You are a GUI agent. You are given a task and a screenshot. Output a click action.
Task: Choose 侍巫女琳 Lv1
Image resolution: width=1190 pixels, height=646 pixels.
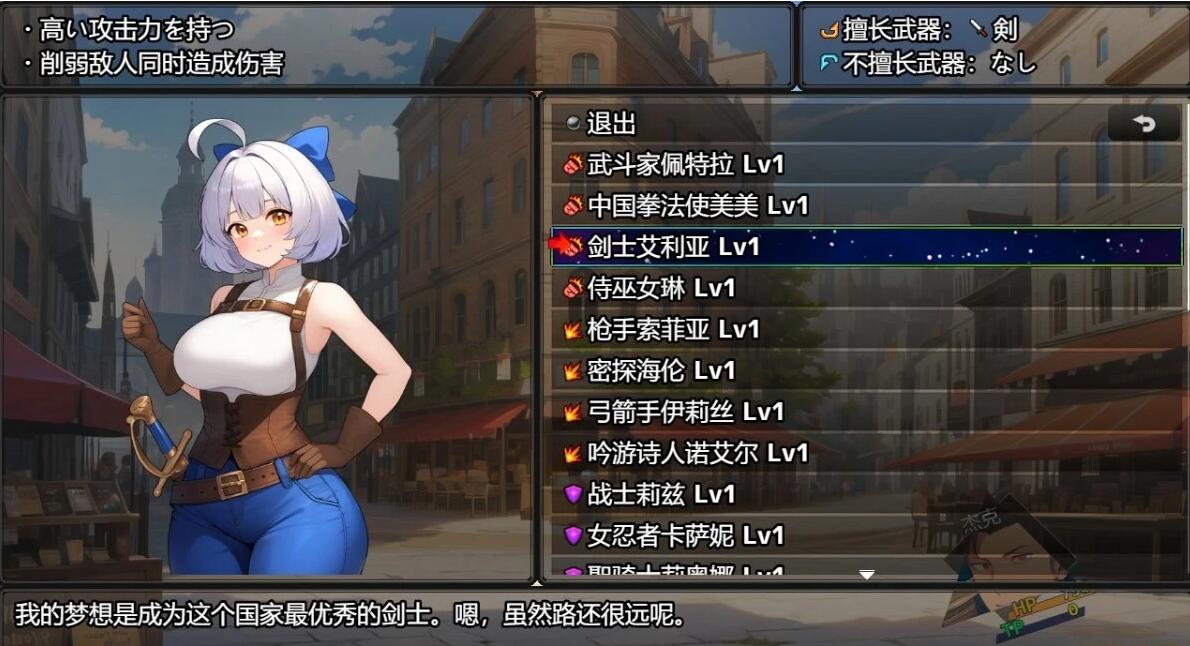coord(661,288)
